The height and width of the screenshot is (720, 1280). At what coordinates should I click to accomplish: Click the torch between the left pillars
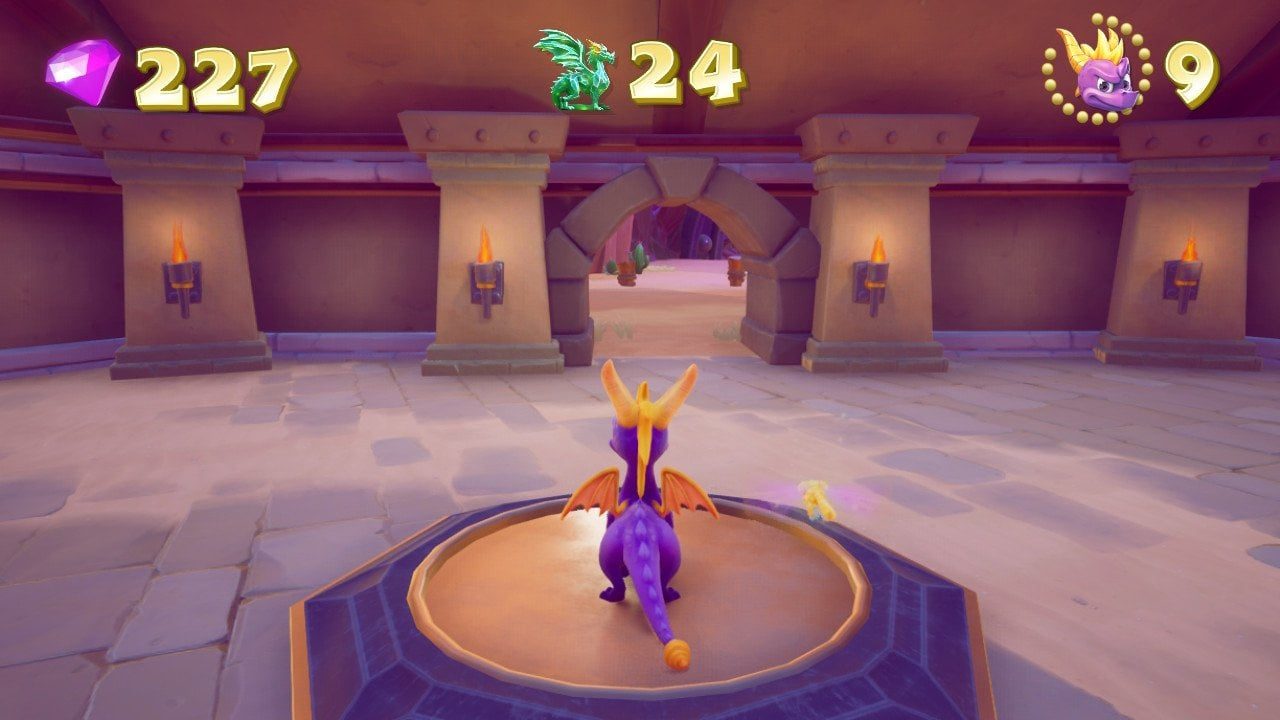tap(486, 280)
